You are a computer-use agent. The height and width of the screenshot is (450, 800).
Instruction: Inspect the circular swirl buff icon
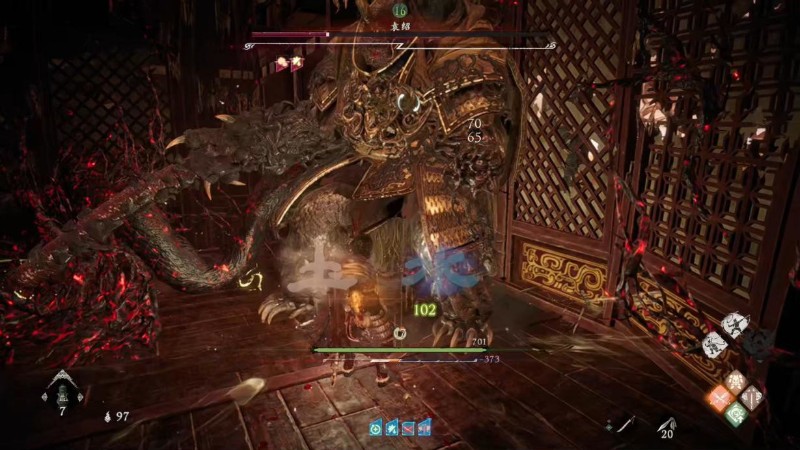[375, 428]
